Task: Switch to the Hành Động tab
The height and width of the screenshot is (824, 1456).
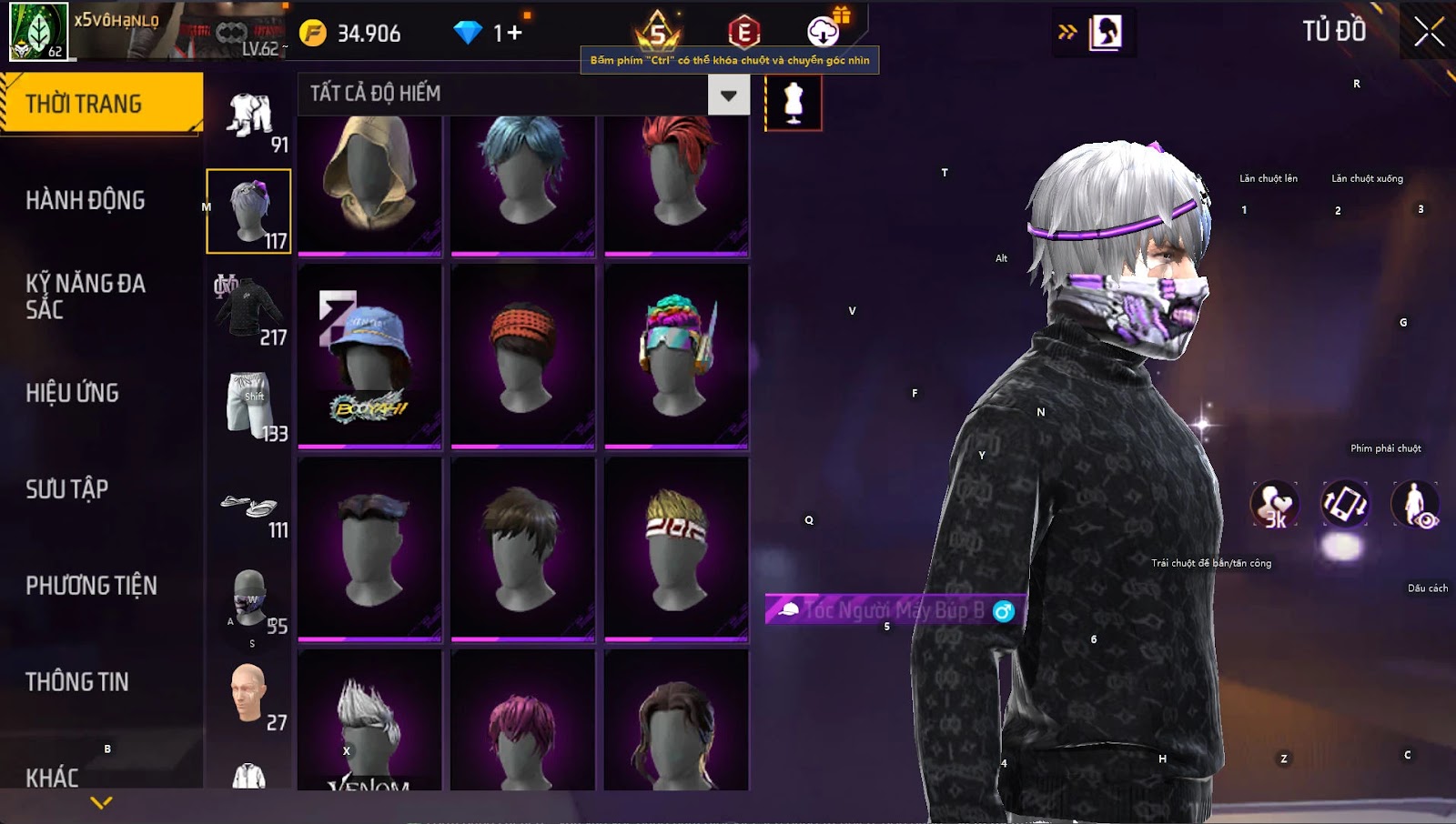Action: pos(85,200)
